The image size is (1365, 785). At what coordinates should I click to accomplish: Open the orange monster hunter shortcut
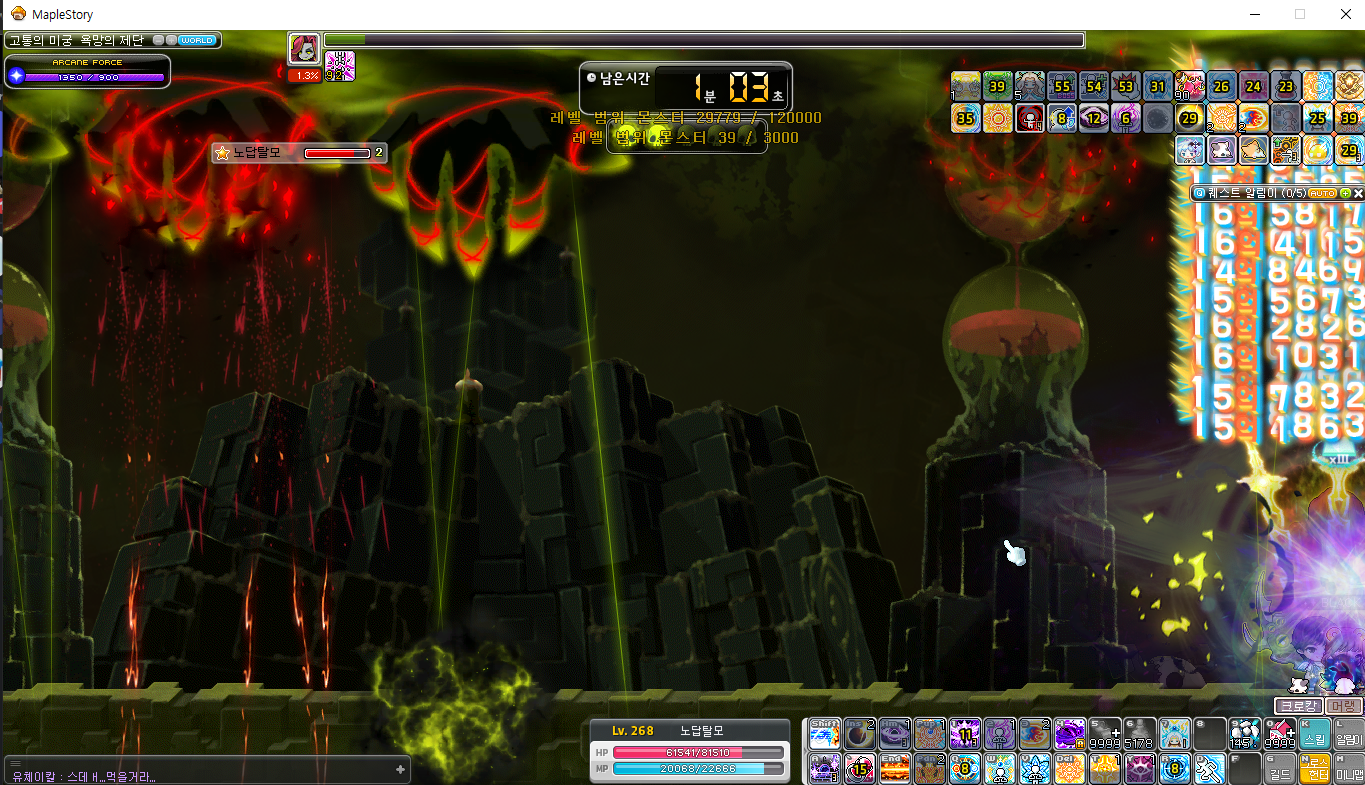point(1315,769)
